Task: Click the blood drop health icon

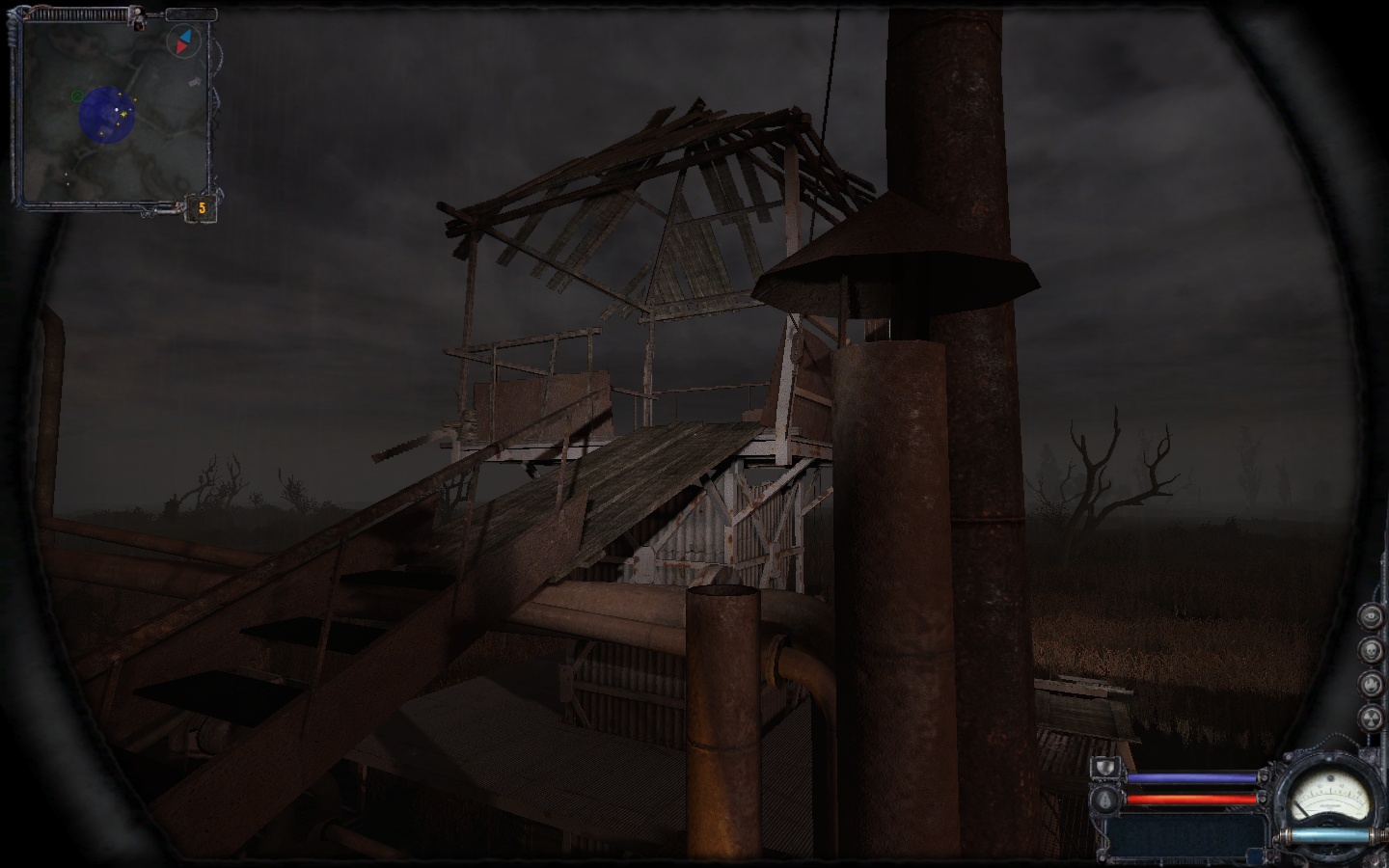Action: click(x=1105, y=799)
